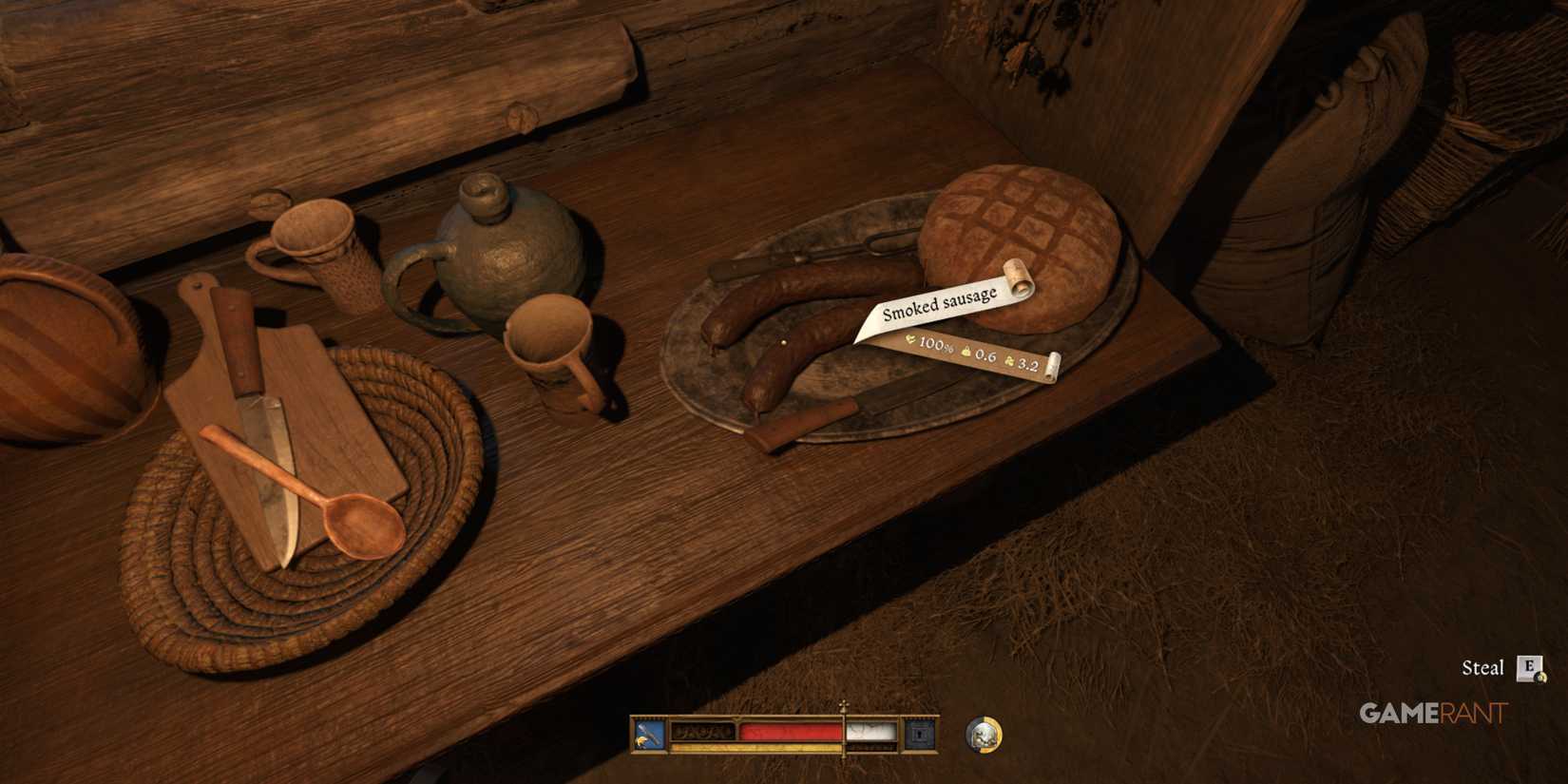Click the gold stamina bar below health

(x=759, y=747)
